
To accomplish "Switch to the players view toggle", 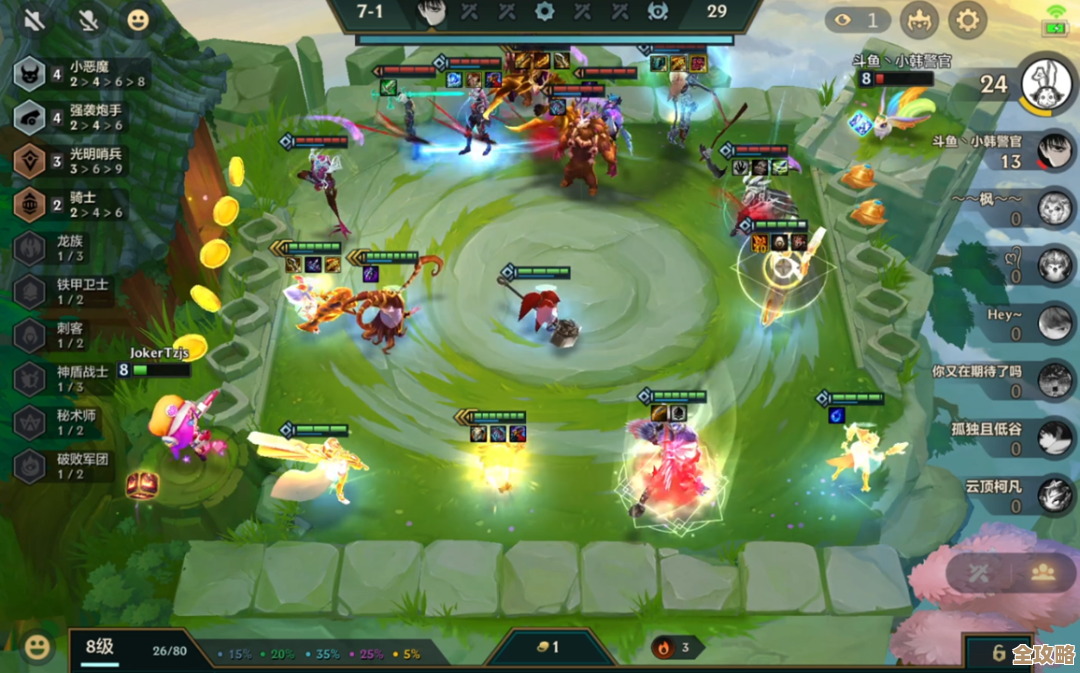I will [1043, 573].
